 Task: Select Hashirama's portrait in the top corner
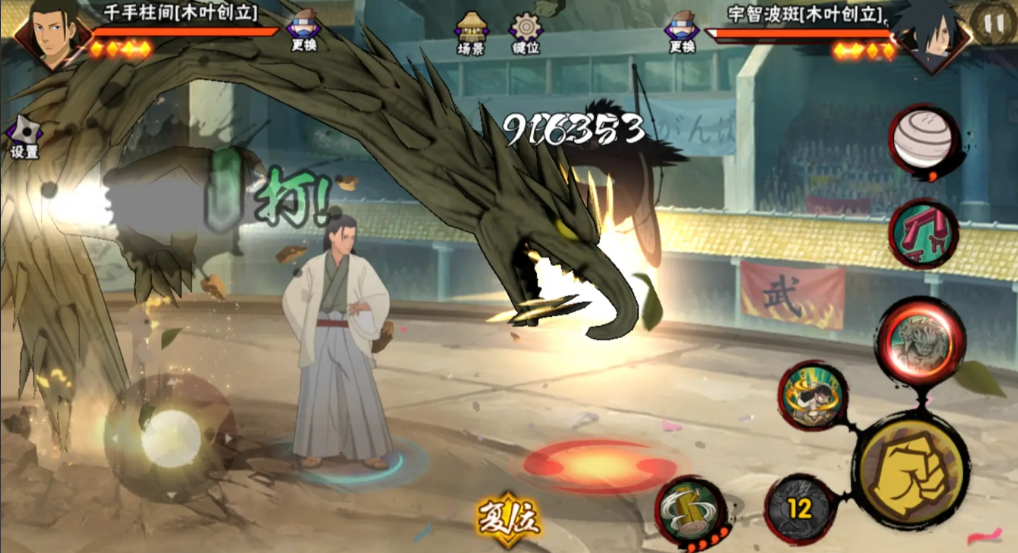48,35
